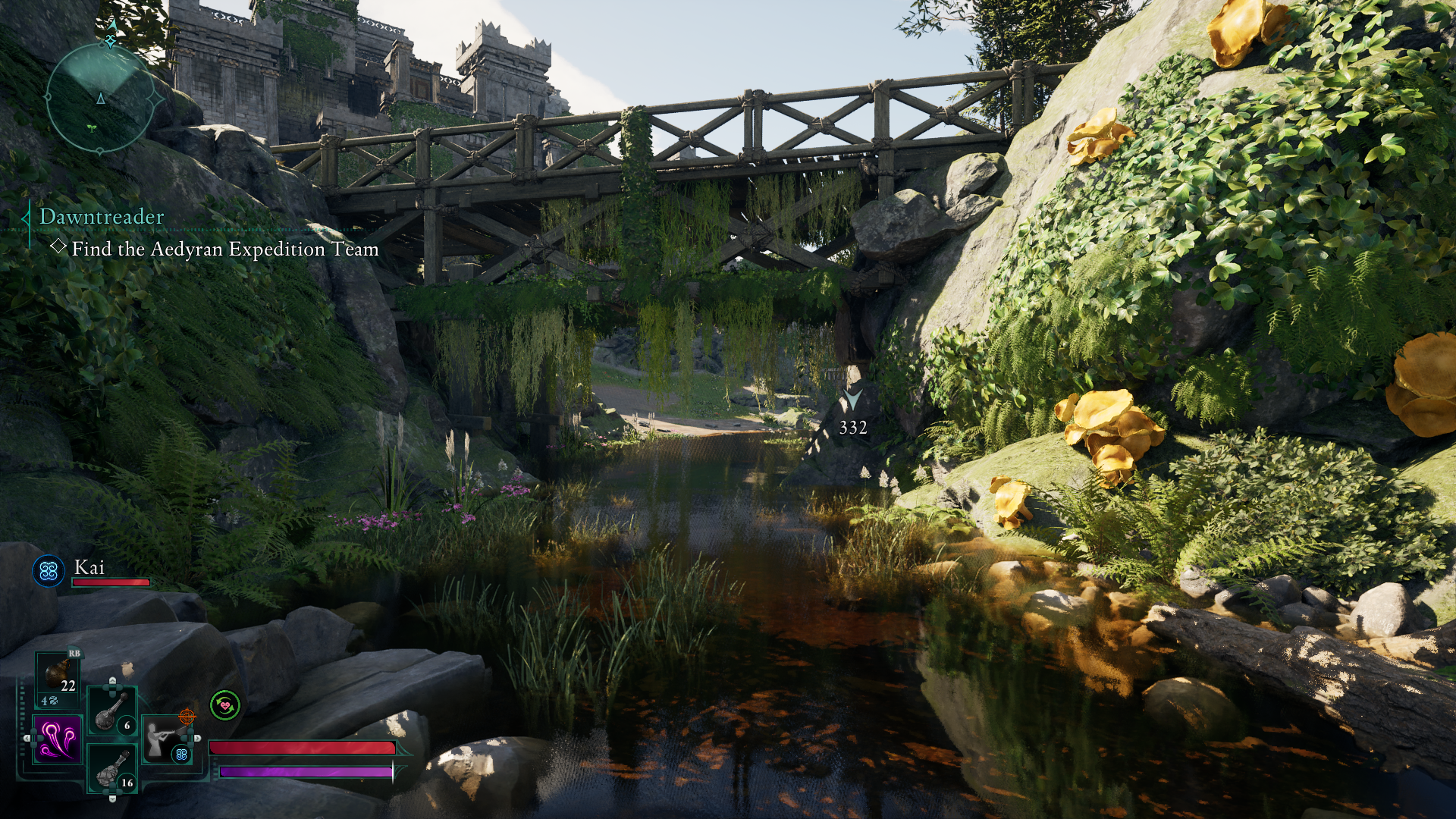
Task: Select the dark potion slot with 6
Action: pyautogui.click(x=112, y=712)
